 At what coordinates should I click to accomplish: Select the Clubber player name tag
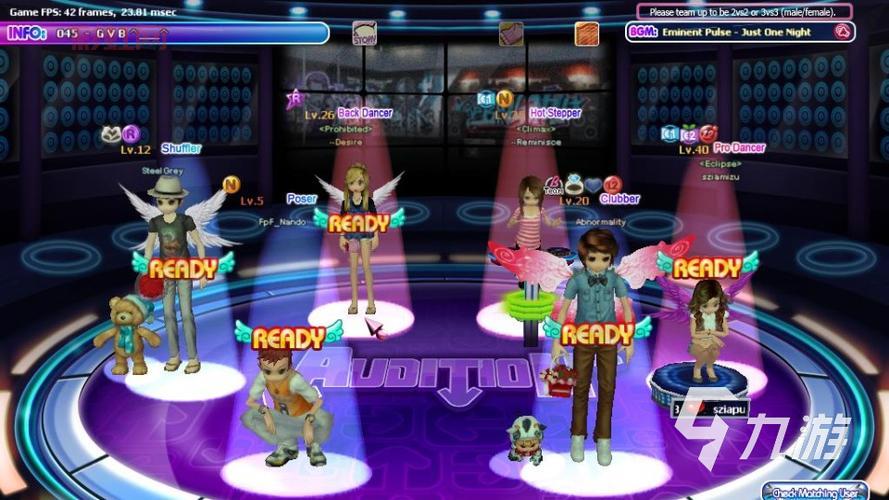[620, 199]
